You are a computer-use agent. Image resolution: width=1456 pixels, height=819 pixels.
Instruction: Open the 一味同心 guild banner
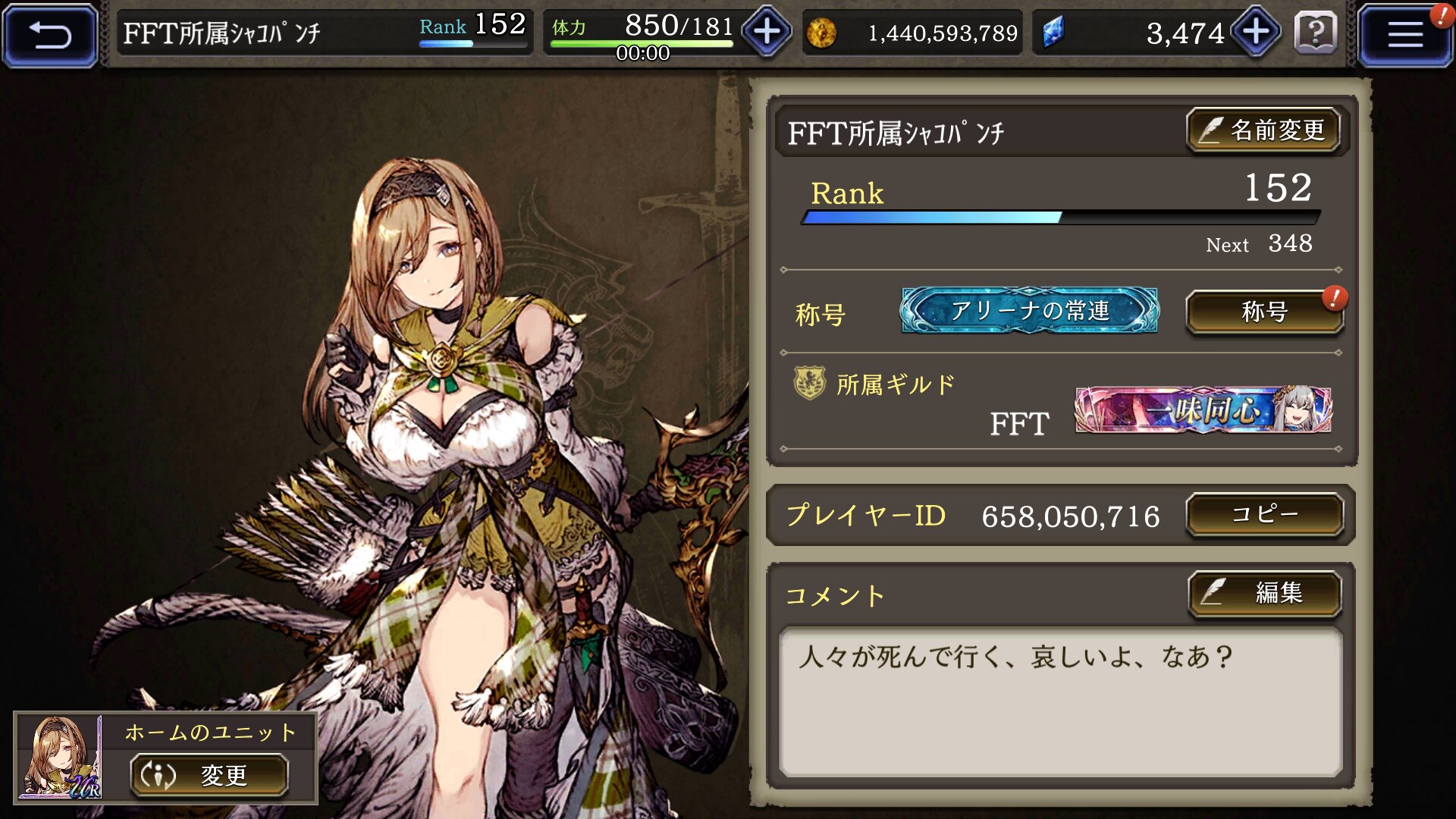[1203, 410]
